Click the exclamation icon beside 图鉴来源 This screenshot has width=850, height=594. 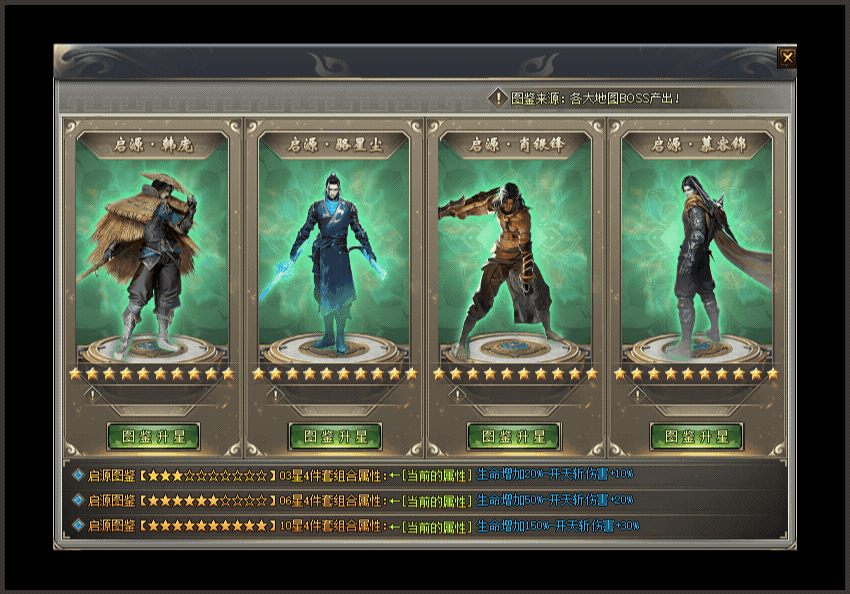tap(498, 98)
